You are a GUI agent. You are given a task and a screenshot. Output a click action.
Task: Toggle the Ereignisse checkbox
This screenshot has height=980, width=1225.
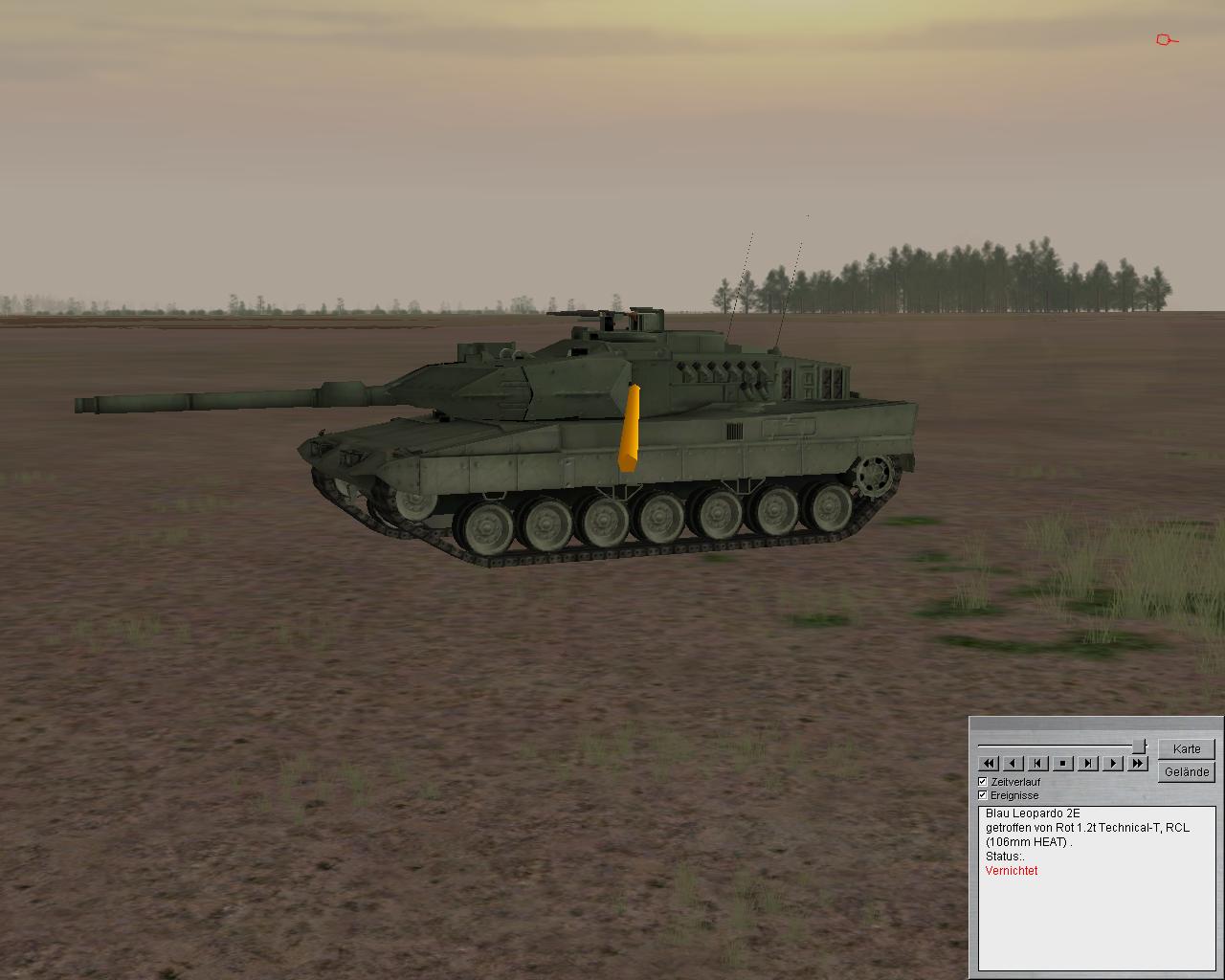pyautogui.click(x=983, y=795)
